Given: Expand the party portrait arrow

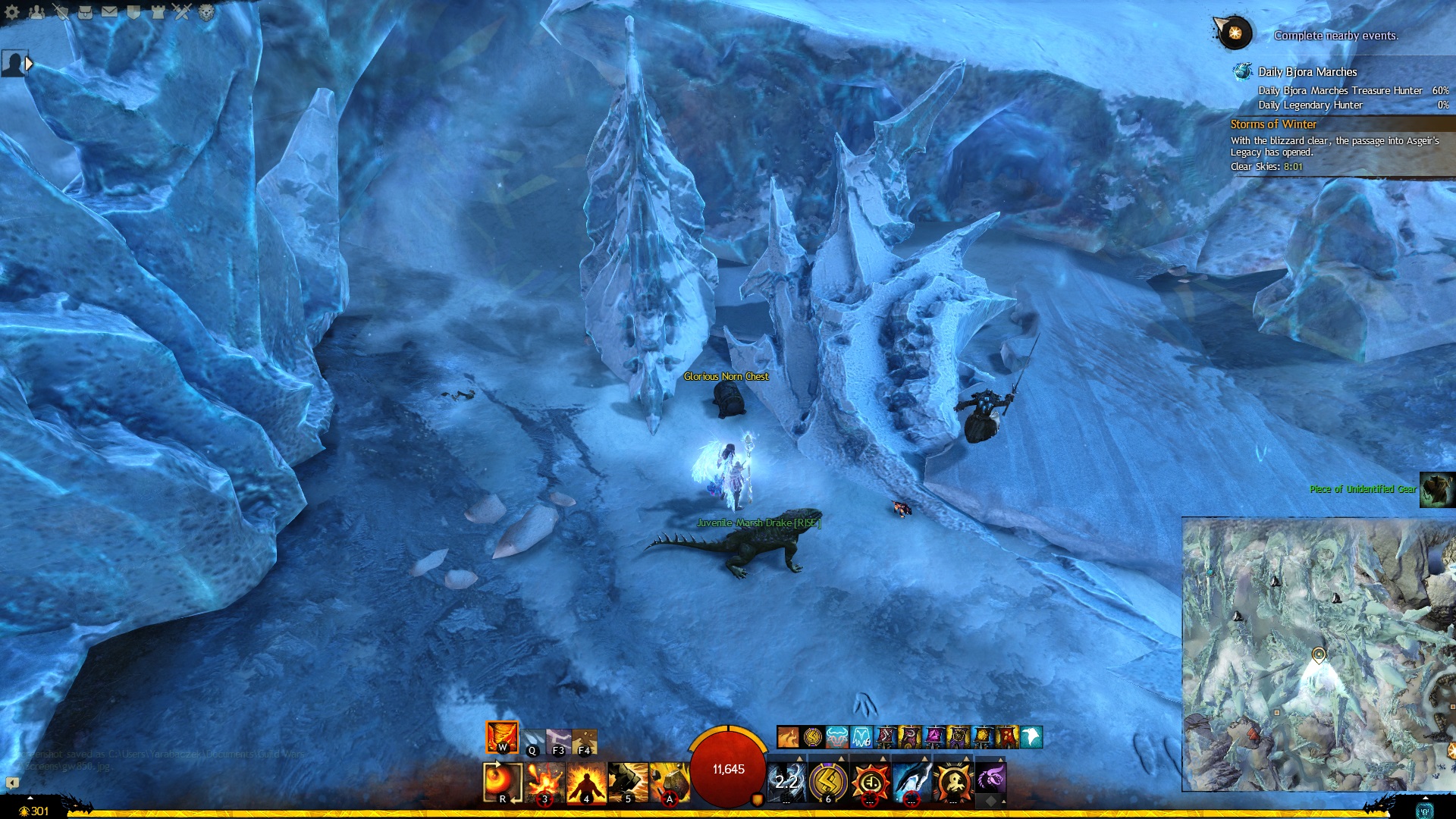Looking at the screenshot, I should pyautogui.click(x=30, y=64).
